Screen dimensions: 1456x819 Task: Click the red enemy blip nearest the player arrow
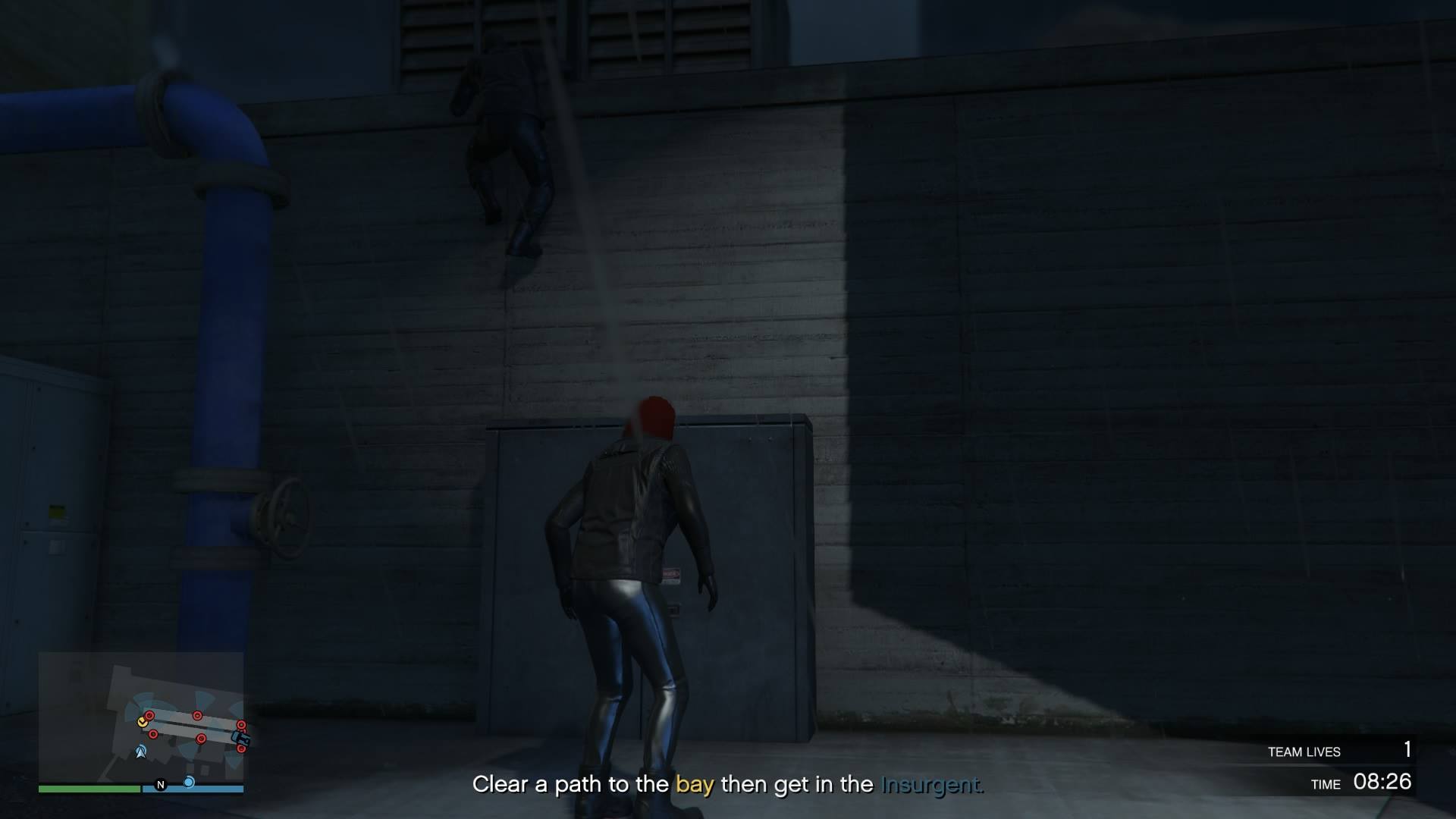(x=153, y=734)
